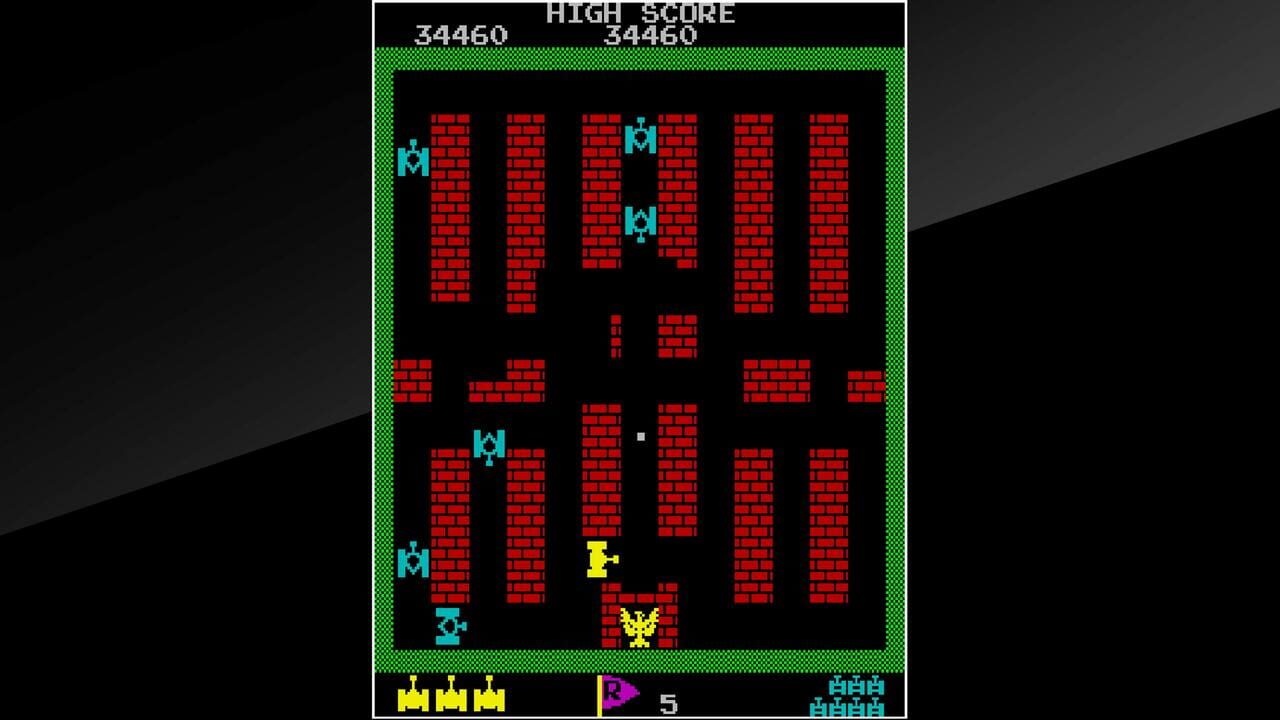The width and height of the screenshot is (1280, 720).
Task: Click the first yellow life tank icon
Action: (x=415, y=700)
